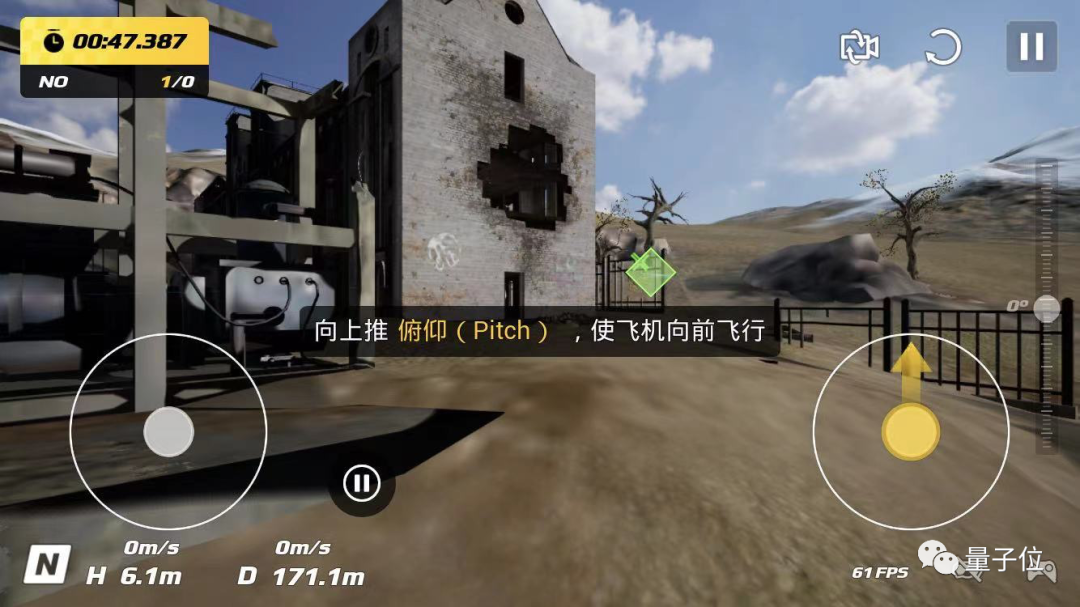Image resolution: width=1080 pixels, height=607 pixels.
Task: Tap the round pause button at bottom center
Action: pyautogui.click(x=361, y=484)
